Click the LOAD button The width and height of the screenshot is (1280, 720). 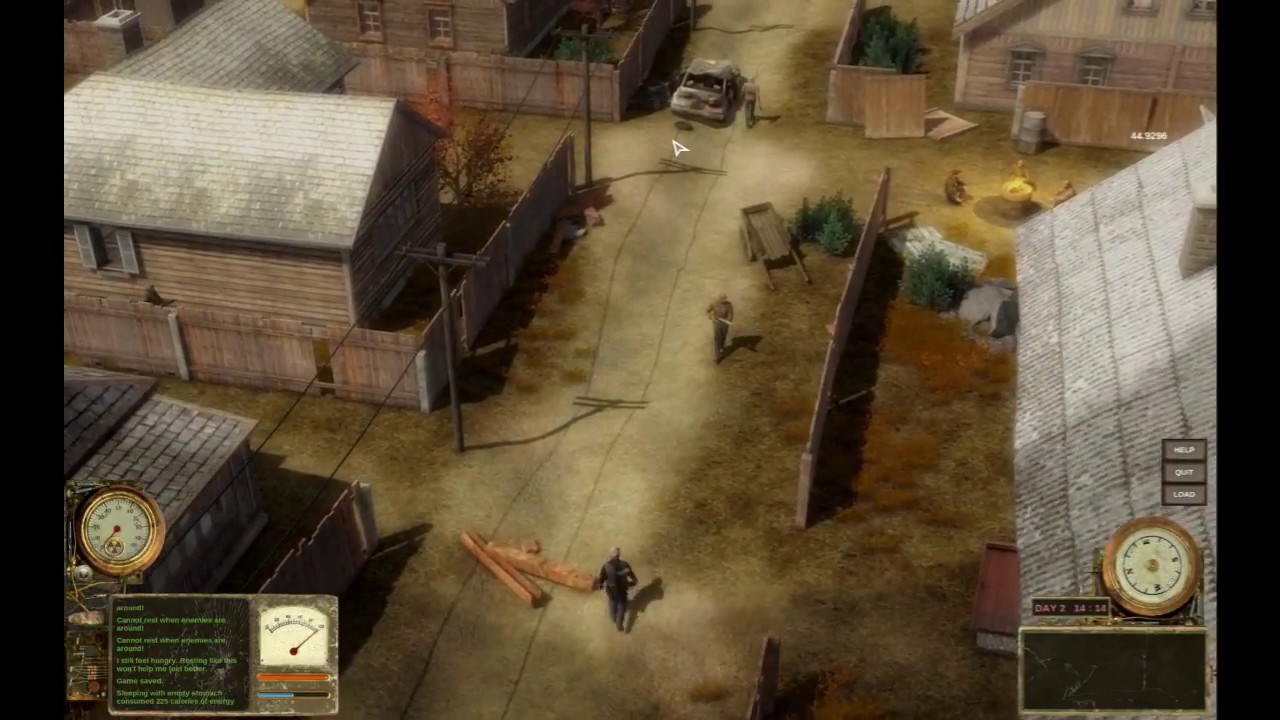coord(1184,494)
